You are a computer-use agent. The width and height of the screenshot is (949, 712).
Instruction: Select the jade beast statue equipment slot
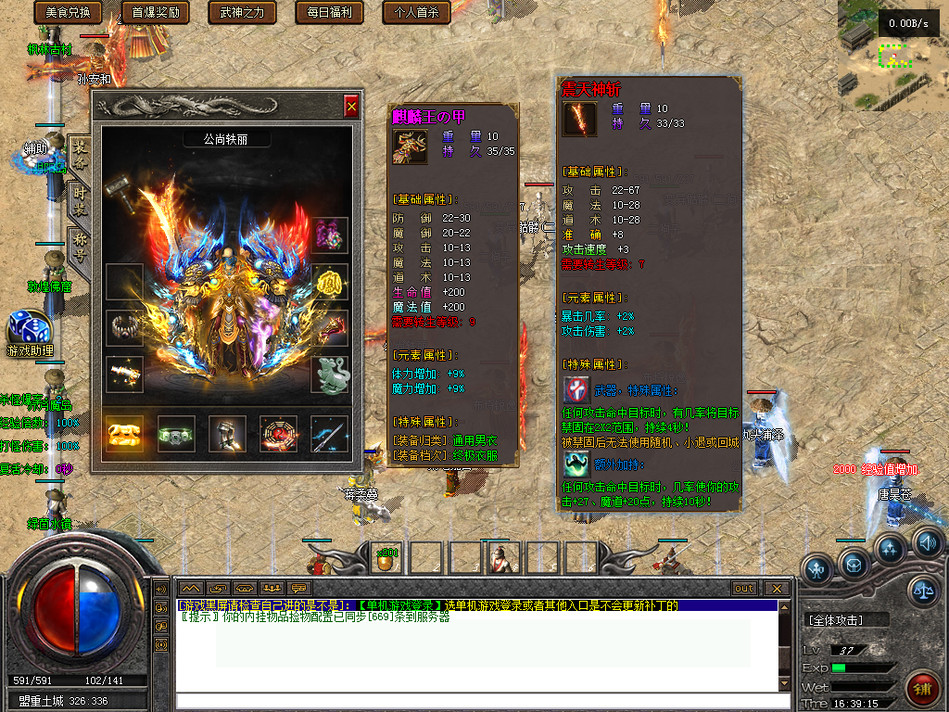click(x=330, y=375)
